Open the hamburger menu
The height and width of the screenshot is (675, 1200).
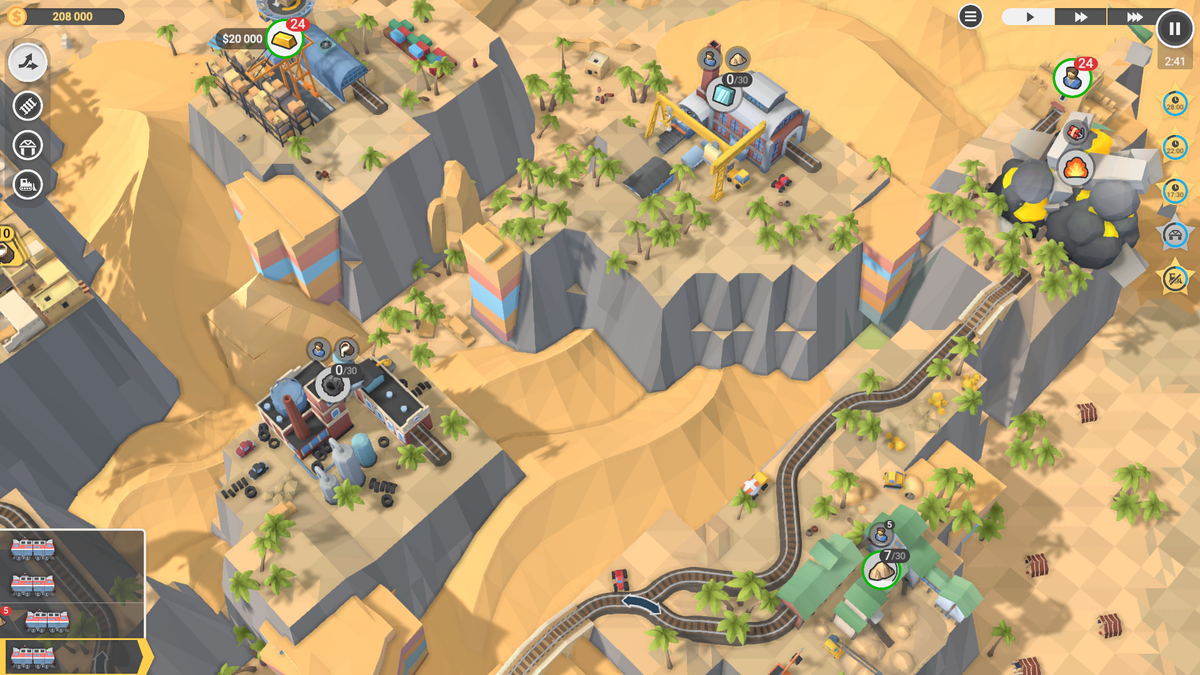(x=970, y=16)
